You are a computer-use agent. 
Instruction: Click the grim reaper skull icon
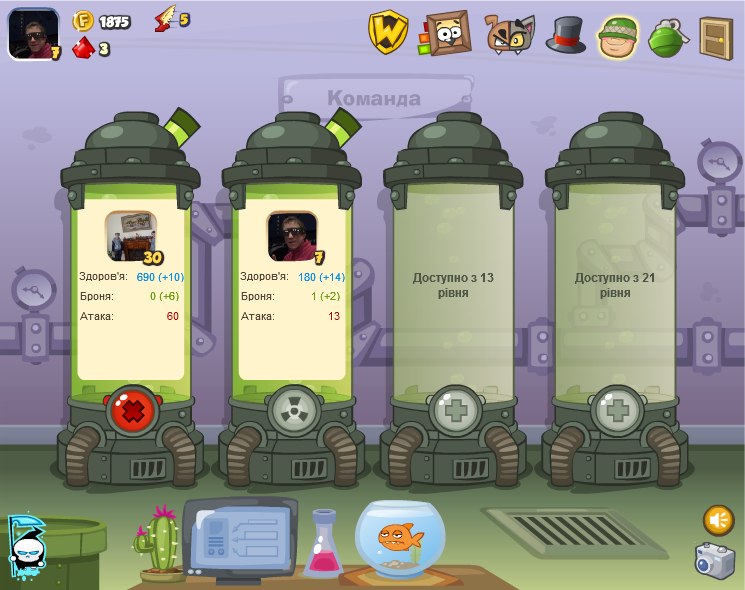25,546
